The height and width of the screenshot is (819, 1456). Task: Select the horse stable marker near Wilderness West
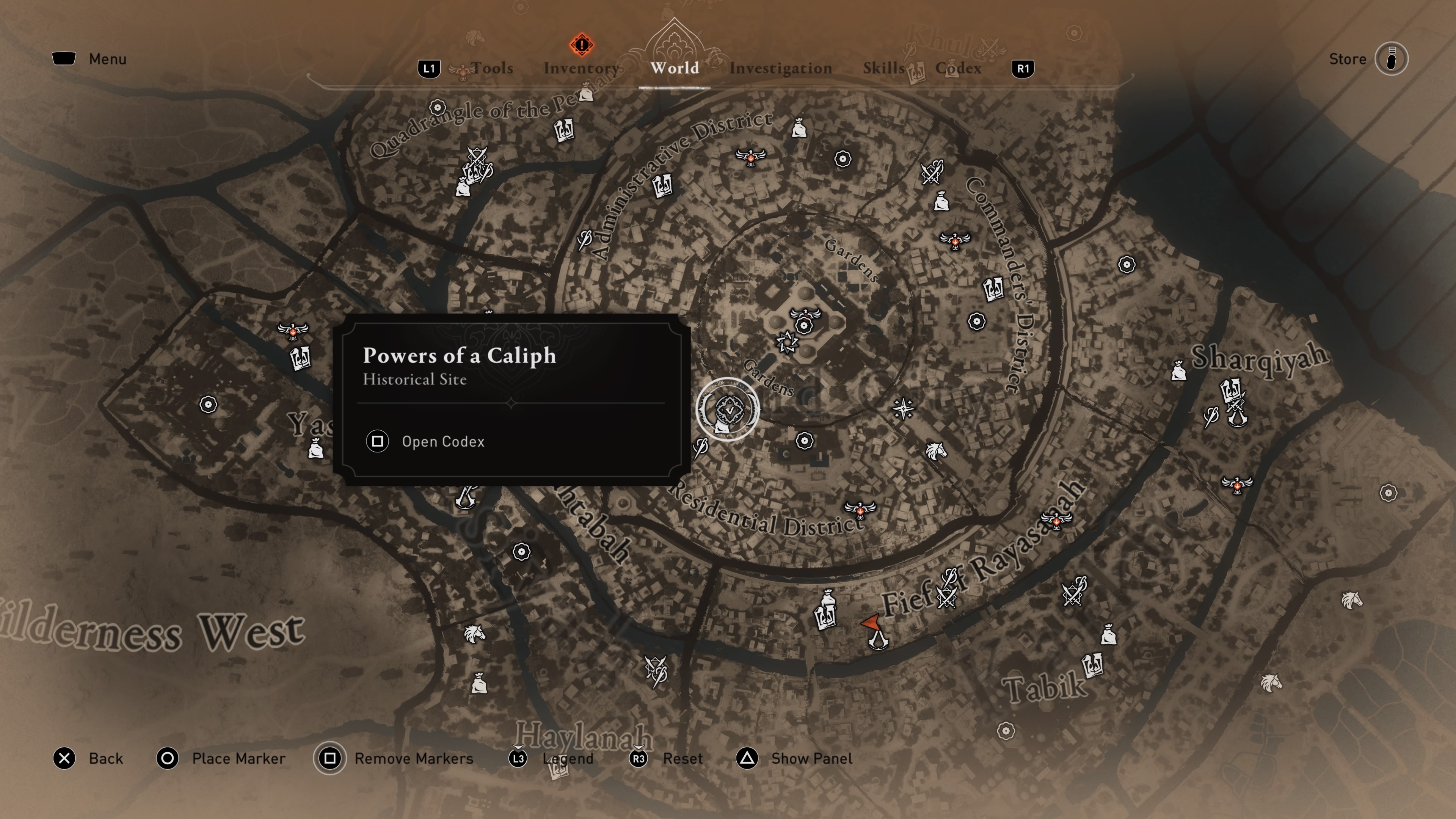coord(474,634)
